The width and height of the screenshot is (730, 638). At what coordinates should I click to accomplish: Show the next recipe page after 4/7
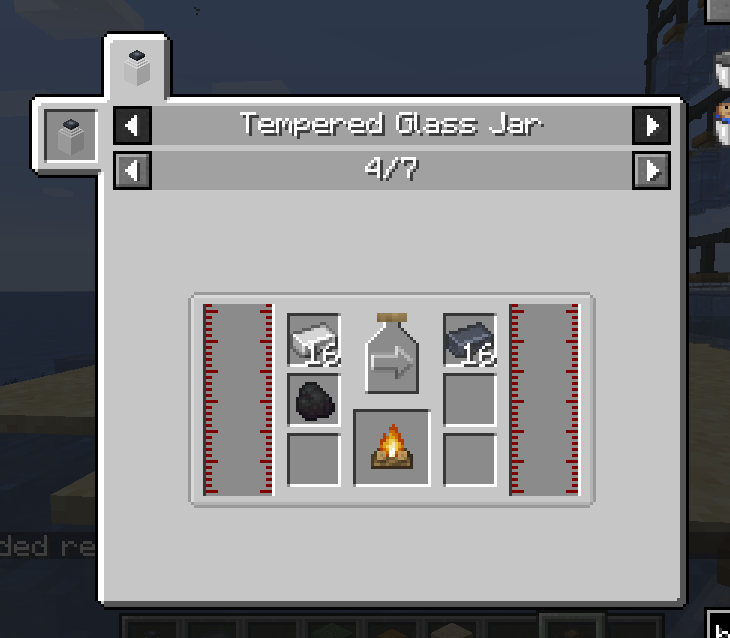pyautogui.click(x=652, y=170)
